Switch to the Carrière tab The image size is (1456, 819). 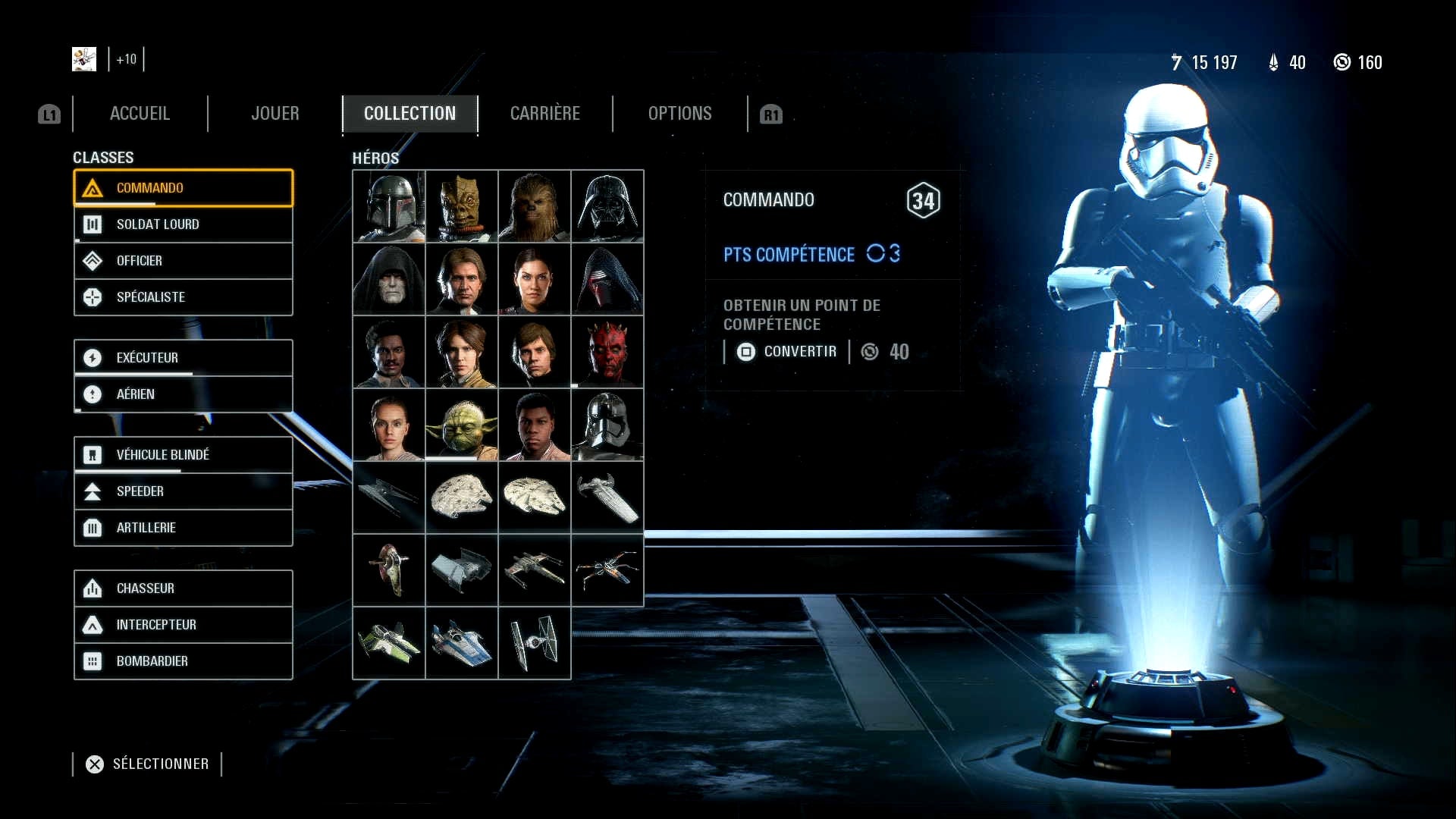pos(545,113)
